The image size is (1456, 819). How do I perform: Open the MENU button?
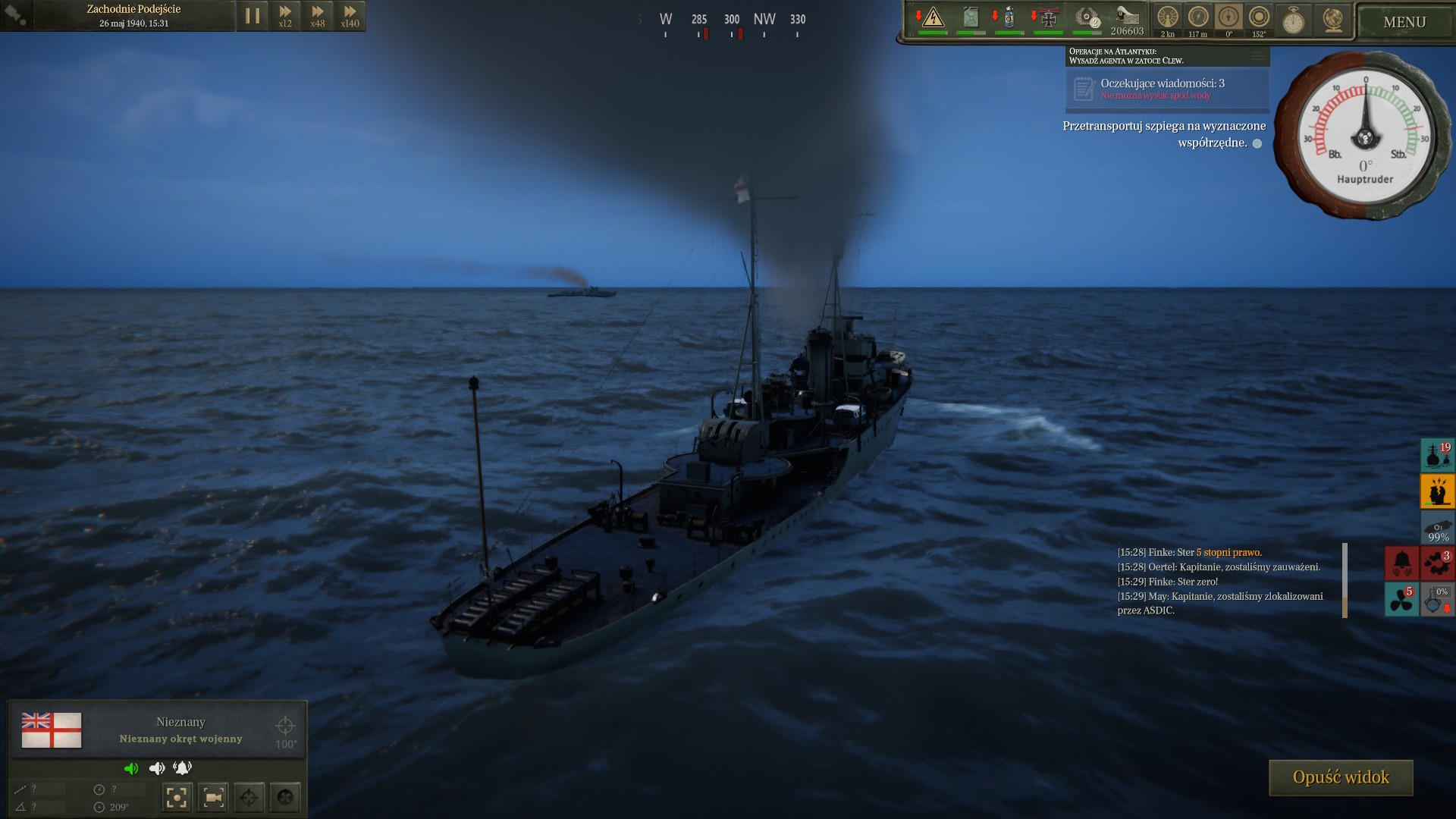pos(1404,22)
